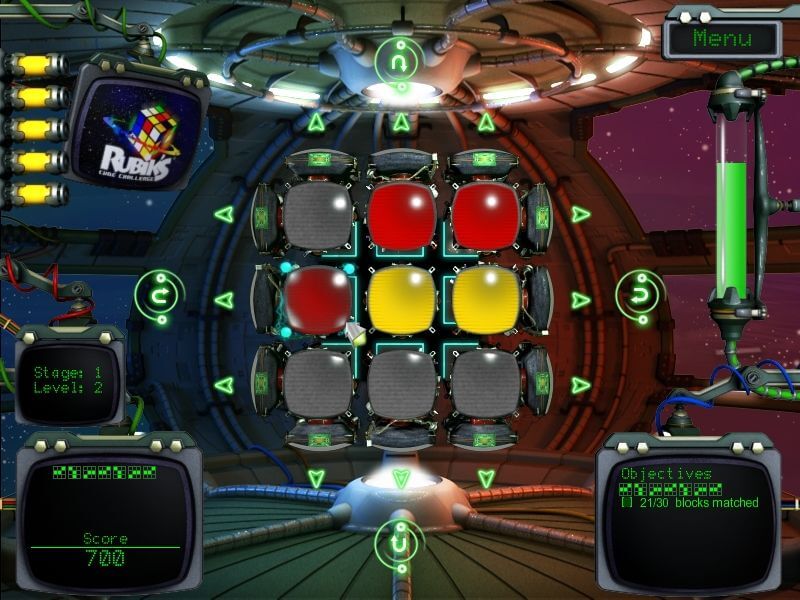
Task: Click the up arrow above the right column
Action: click(485, 122)
